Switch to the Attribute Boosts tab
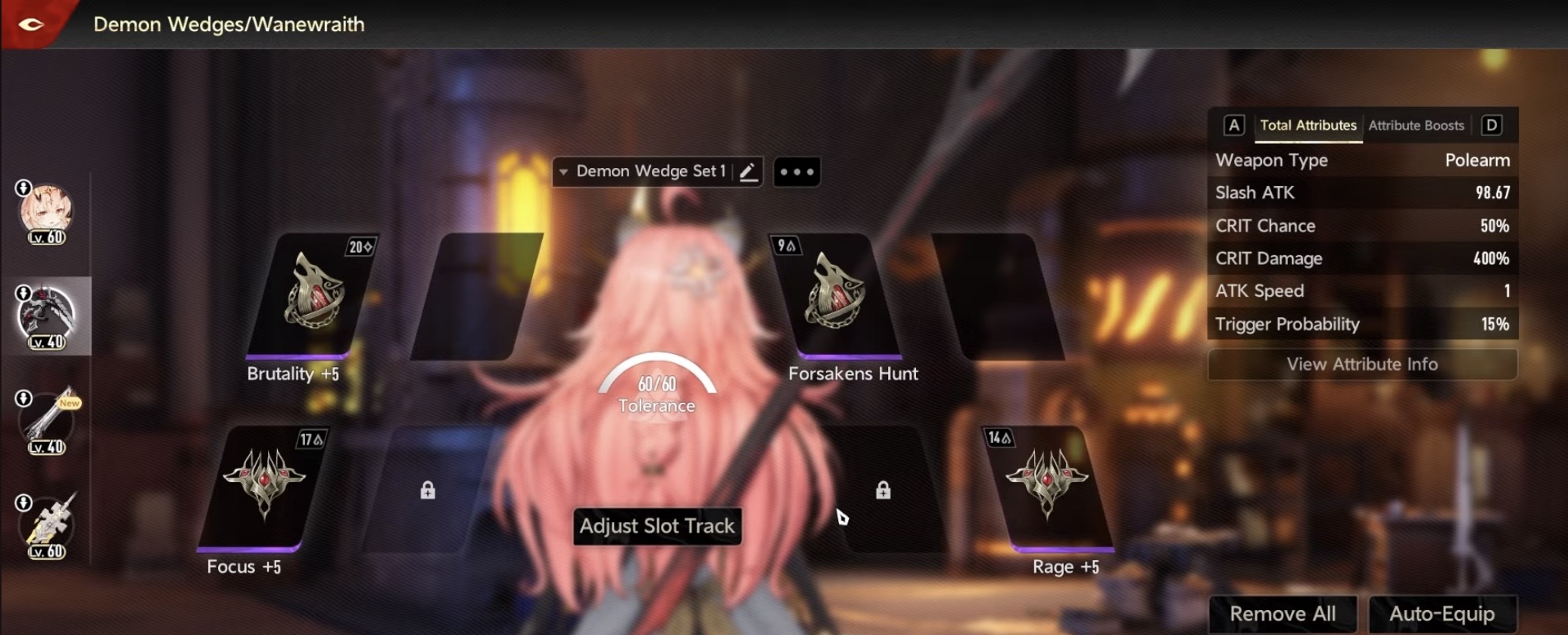This screenshot has height=635, width=1568. coord(1416,126)
